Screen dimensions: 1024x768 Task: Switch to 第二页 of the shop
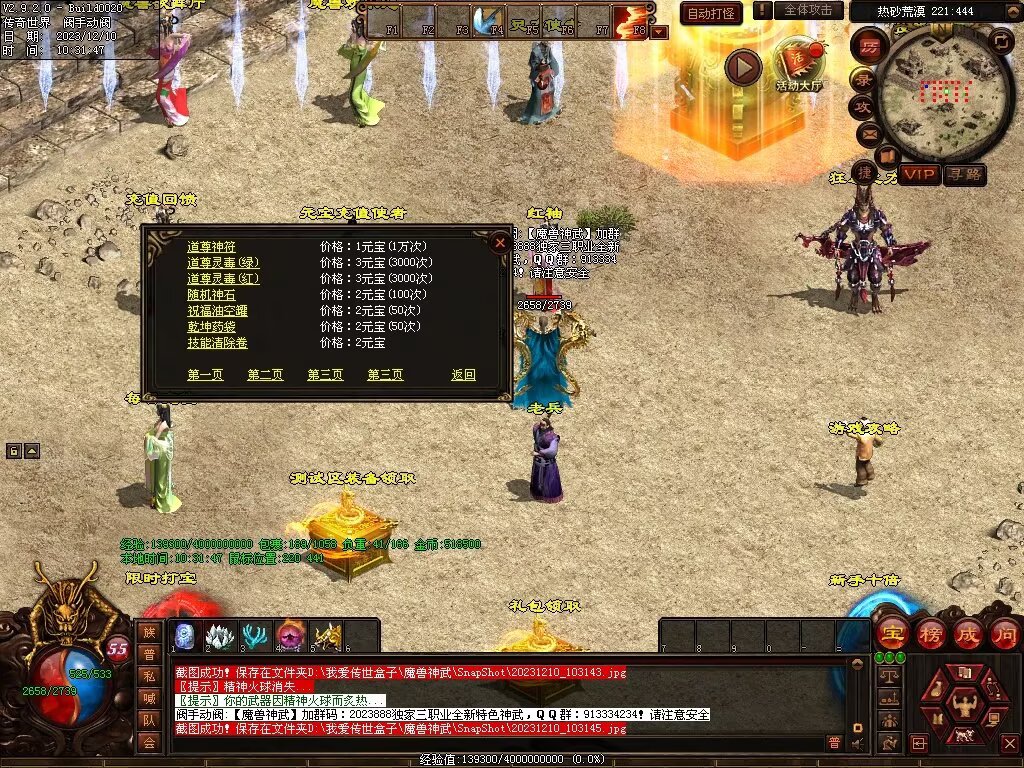(x=265, y=374)
